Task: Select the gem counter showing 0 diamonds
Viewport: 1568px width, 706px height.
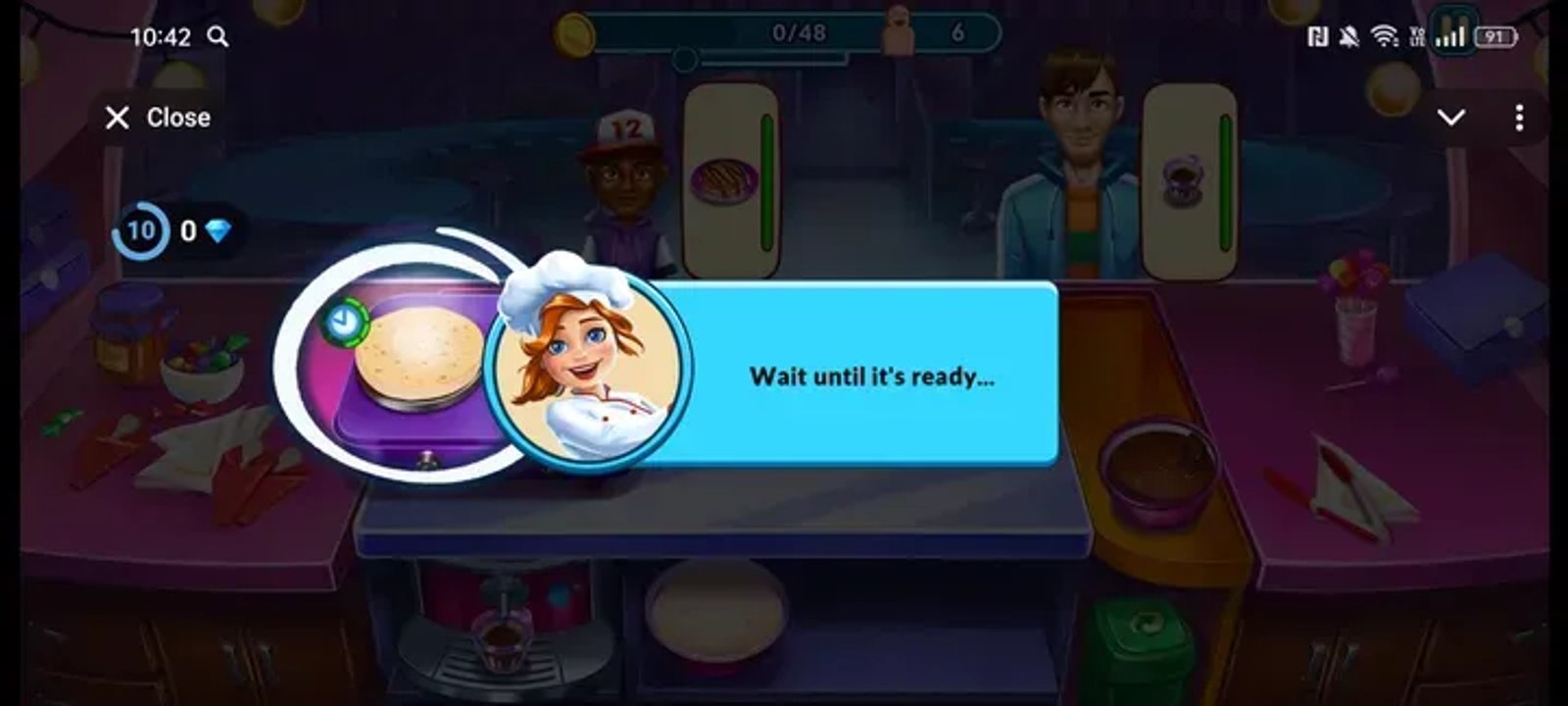Action: [x=206, y=231]
